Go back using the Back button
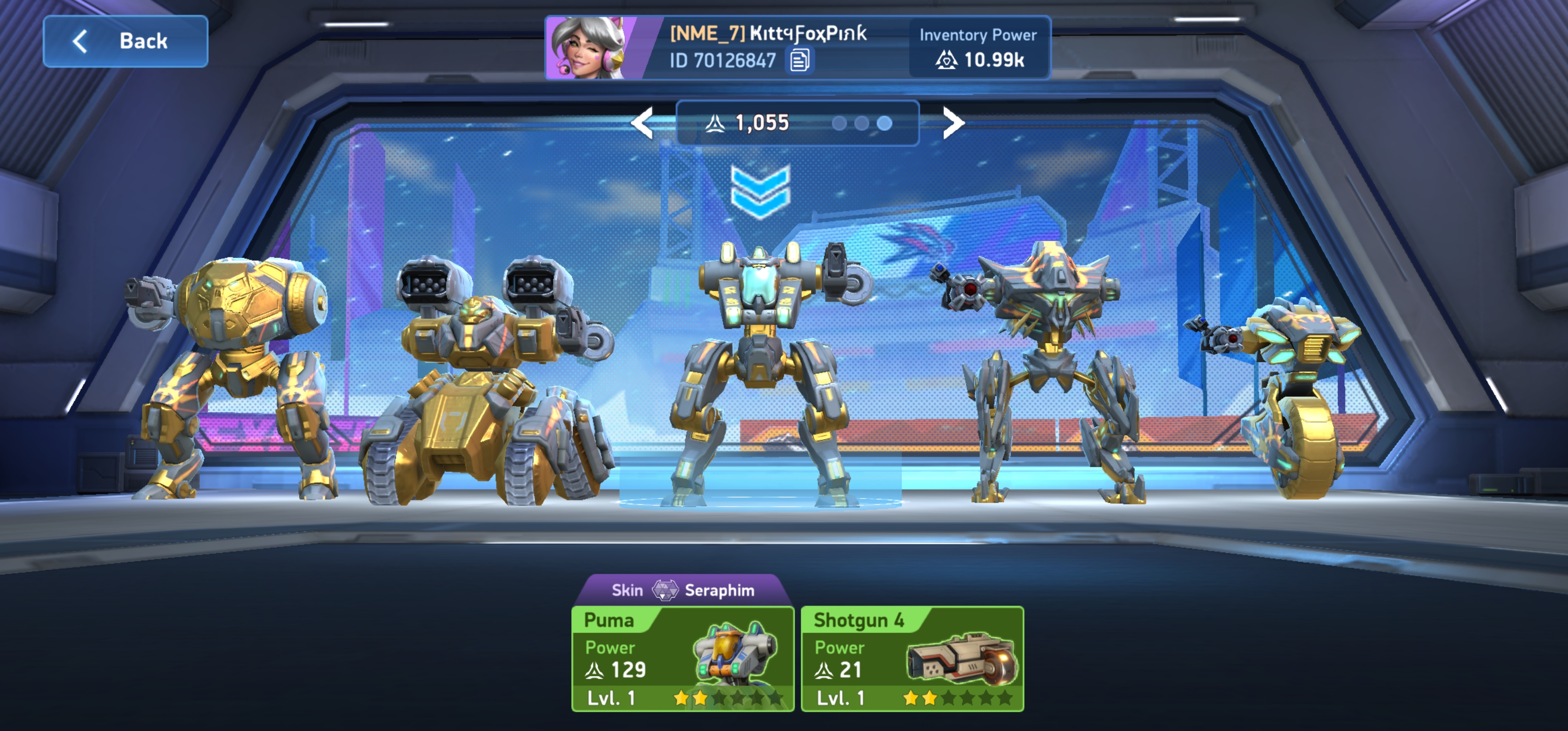This screenshot has height=731, width=1568. [x=125, y=42]
